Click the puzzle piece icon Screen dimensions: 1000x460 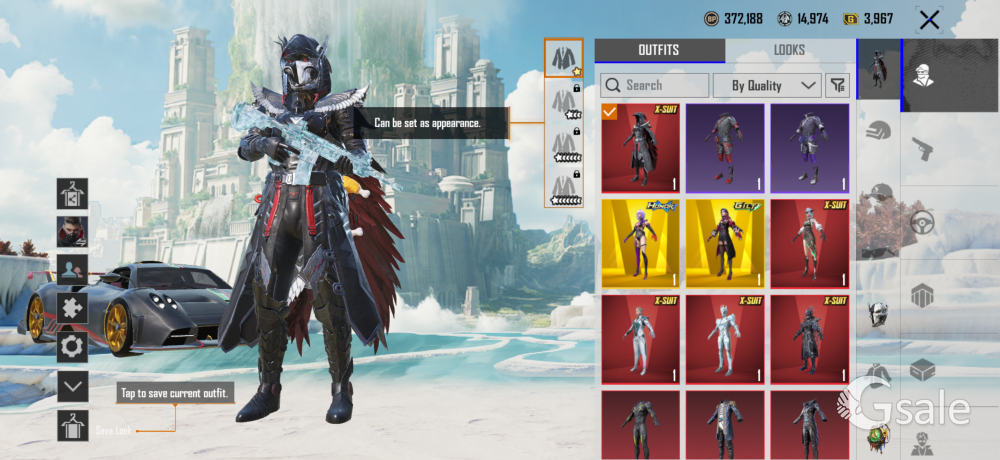click(72, 309)
